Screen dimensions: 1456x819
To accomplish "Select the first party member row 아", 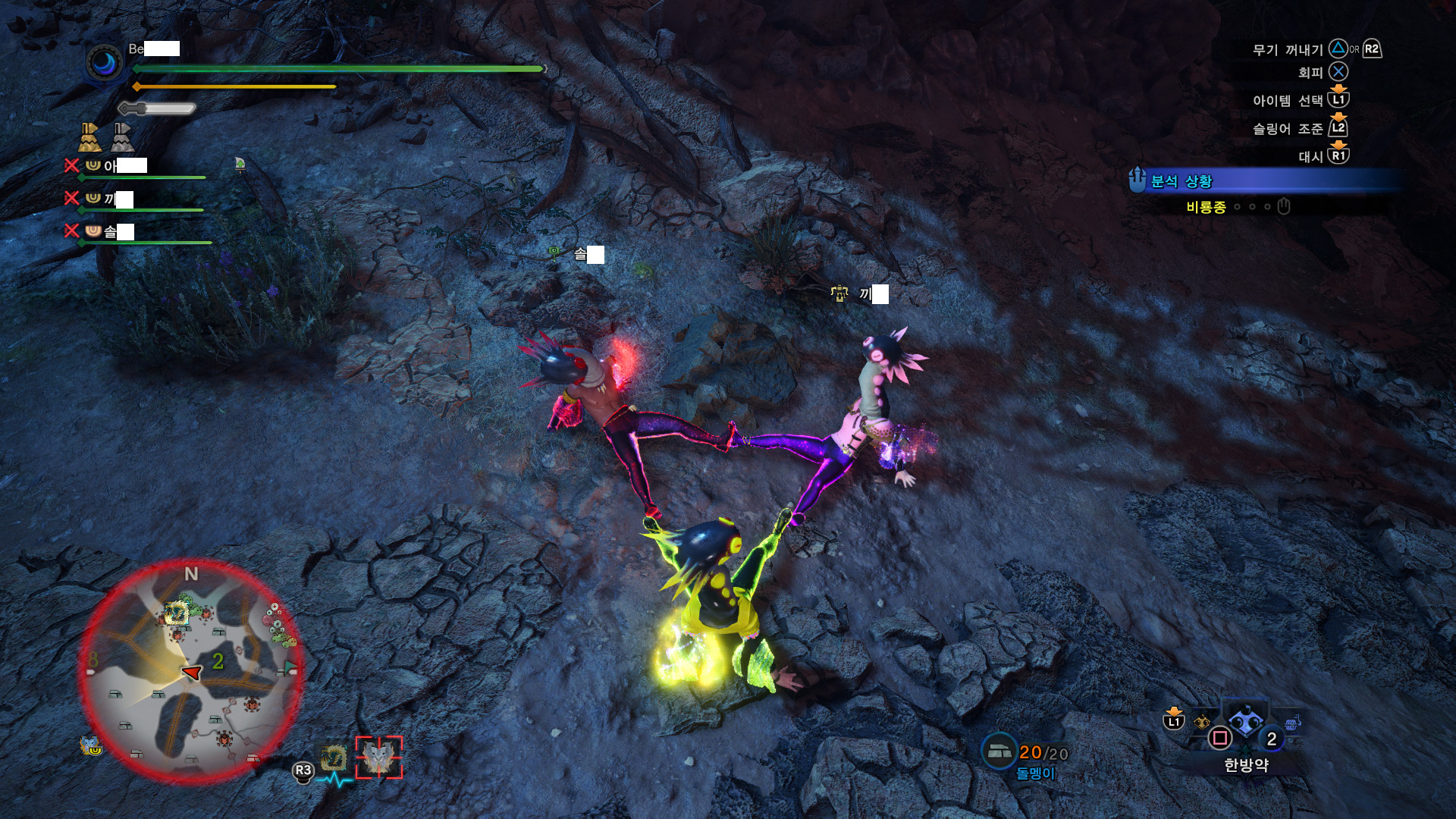I will click(x=136, y=167).
